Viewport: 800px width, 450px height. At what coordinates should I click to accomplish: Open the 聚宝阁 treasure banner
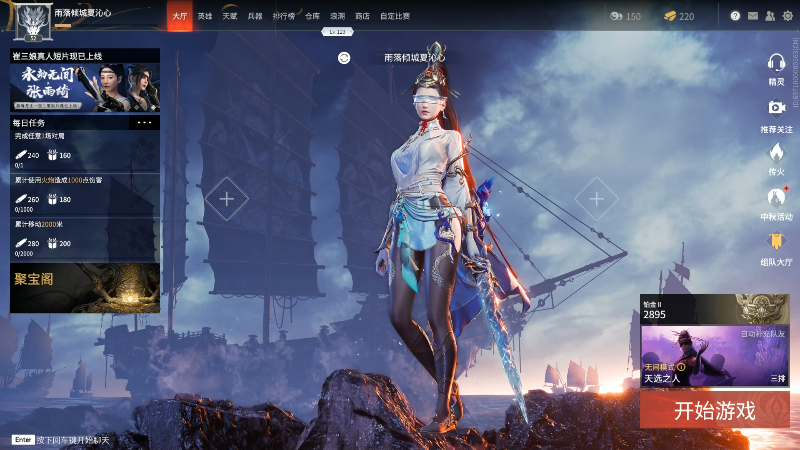[x=85, y=288]
